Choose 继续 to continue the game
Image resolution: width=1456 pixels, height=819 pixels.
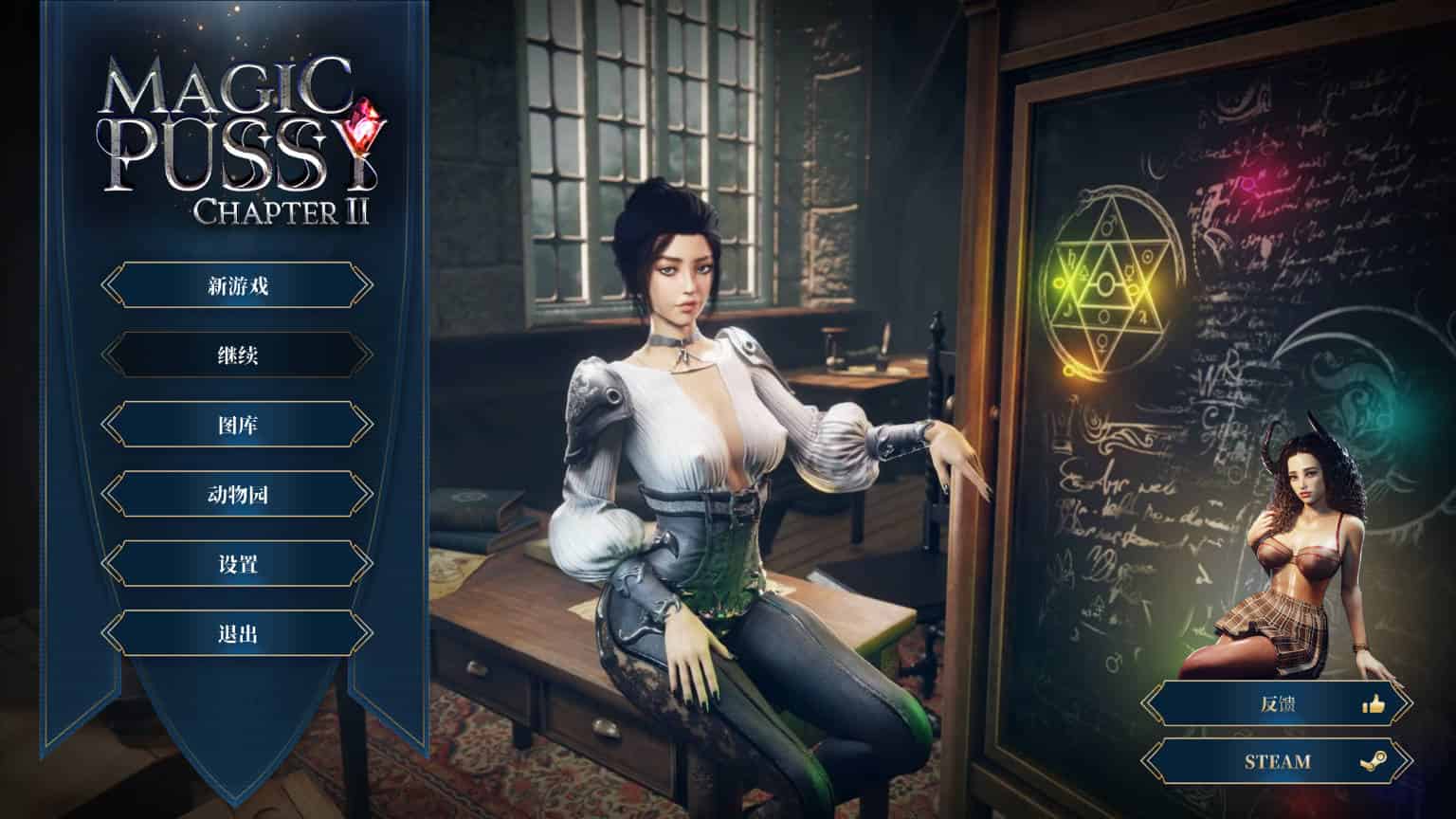pyautogui.click(x=237, y=355)
